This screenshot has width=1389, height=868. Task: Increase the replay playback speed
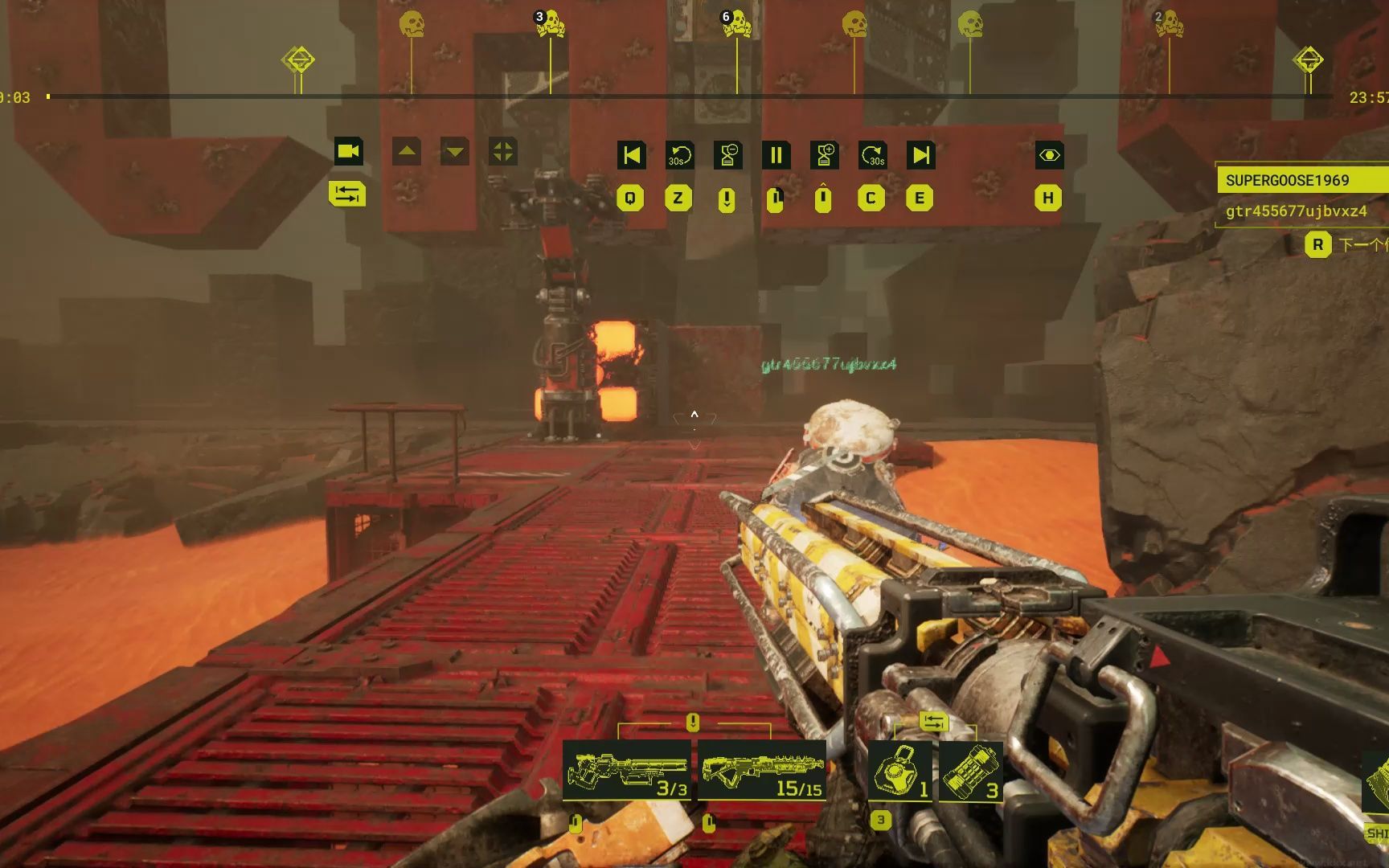point(824,155)
